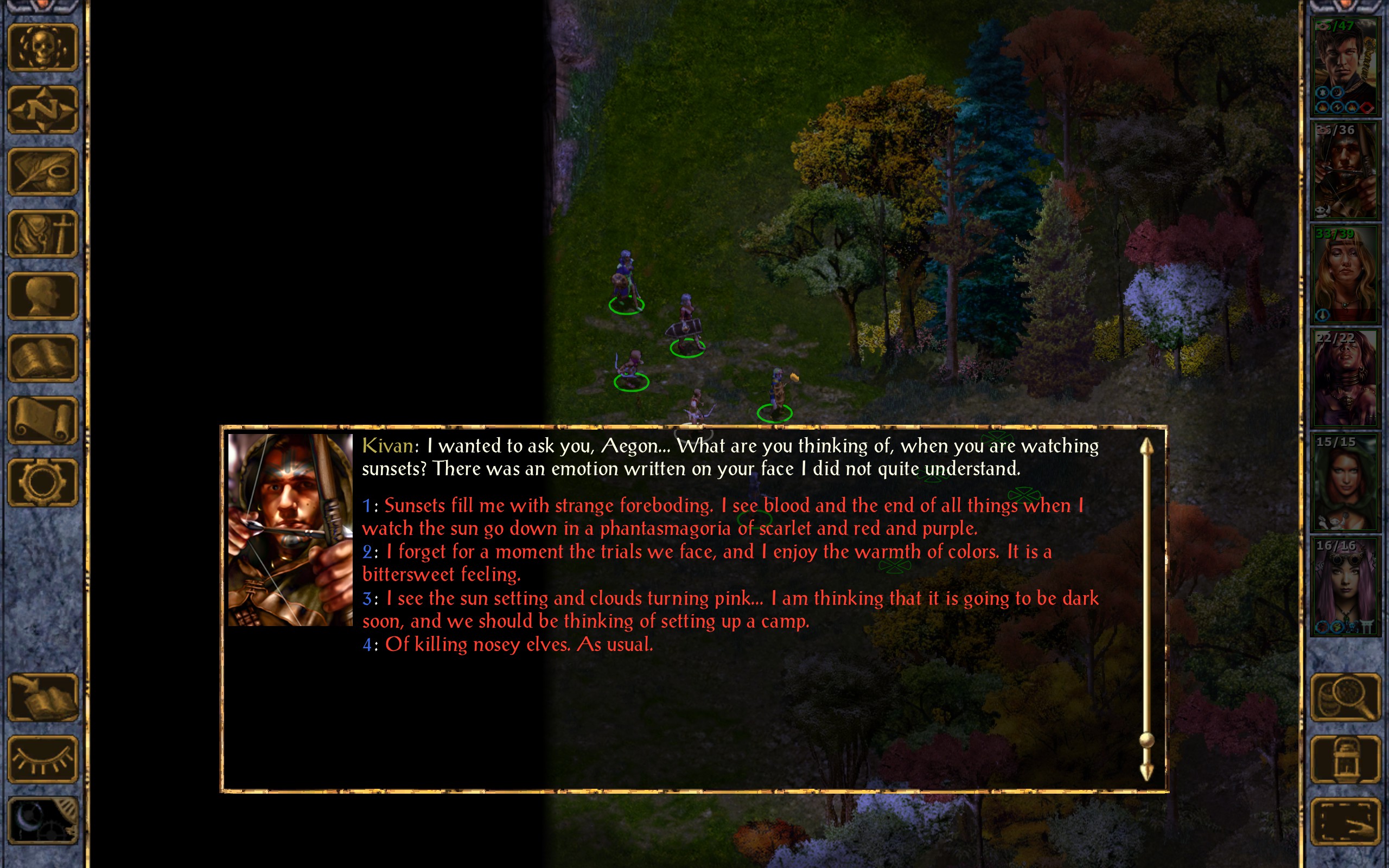The height and width of the screenshot is (868, 1389).
Task: Click the dialogue scrollbar up arrow
Action: tap(1146, 446)
